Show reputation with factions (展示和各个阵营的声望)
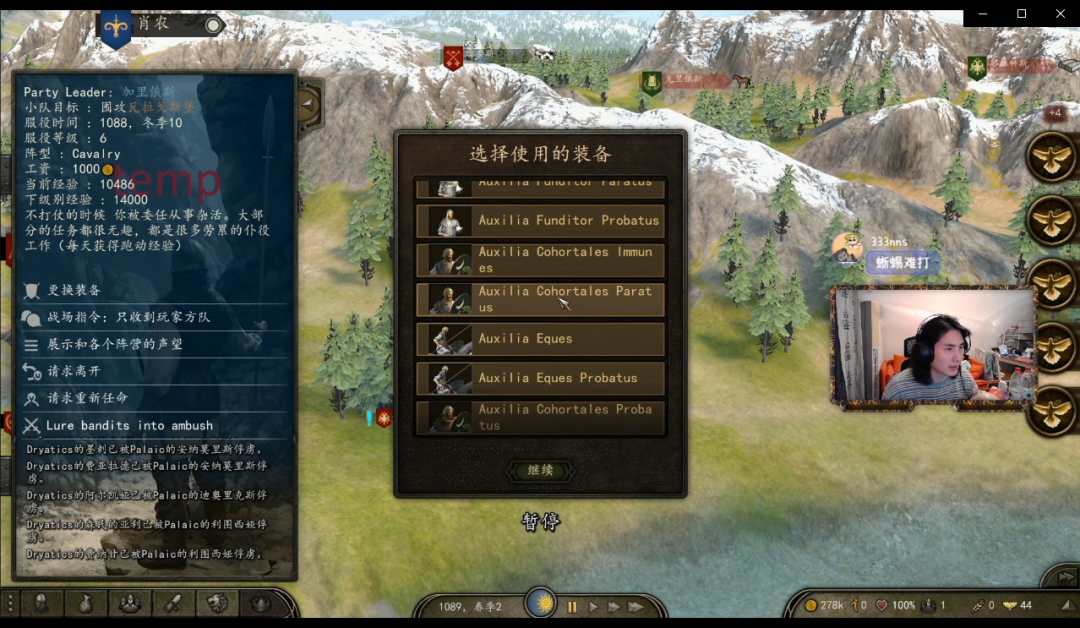This screenshot has width=1080, height=628. tap(114, 344)
